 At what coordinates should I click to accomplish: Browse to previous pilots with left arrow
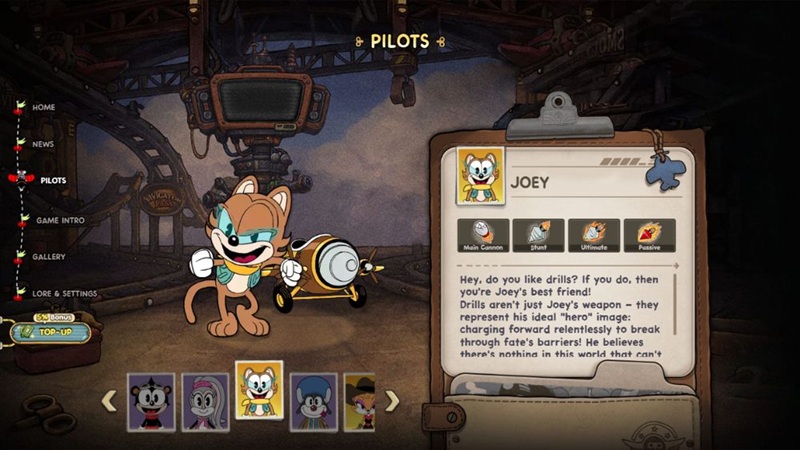(109, 401)
